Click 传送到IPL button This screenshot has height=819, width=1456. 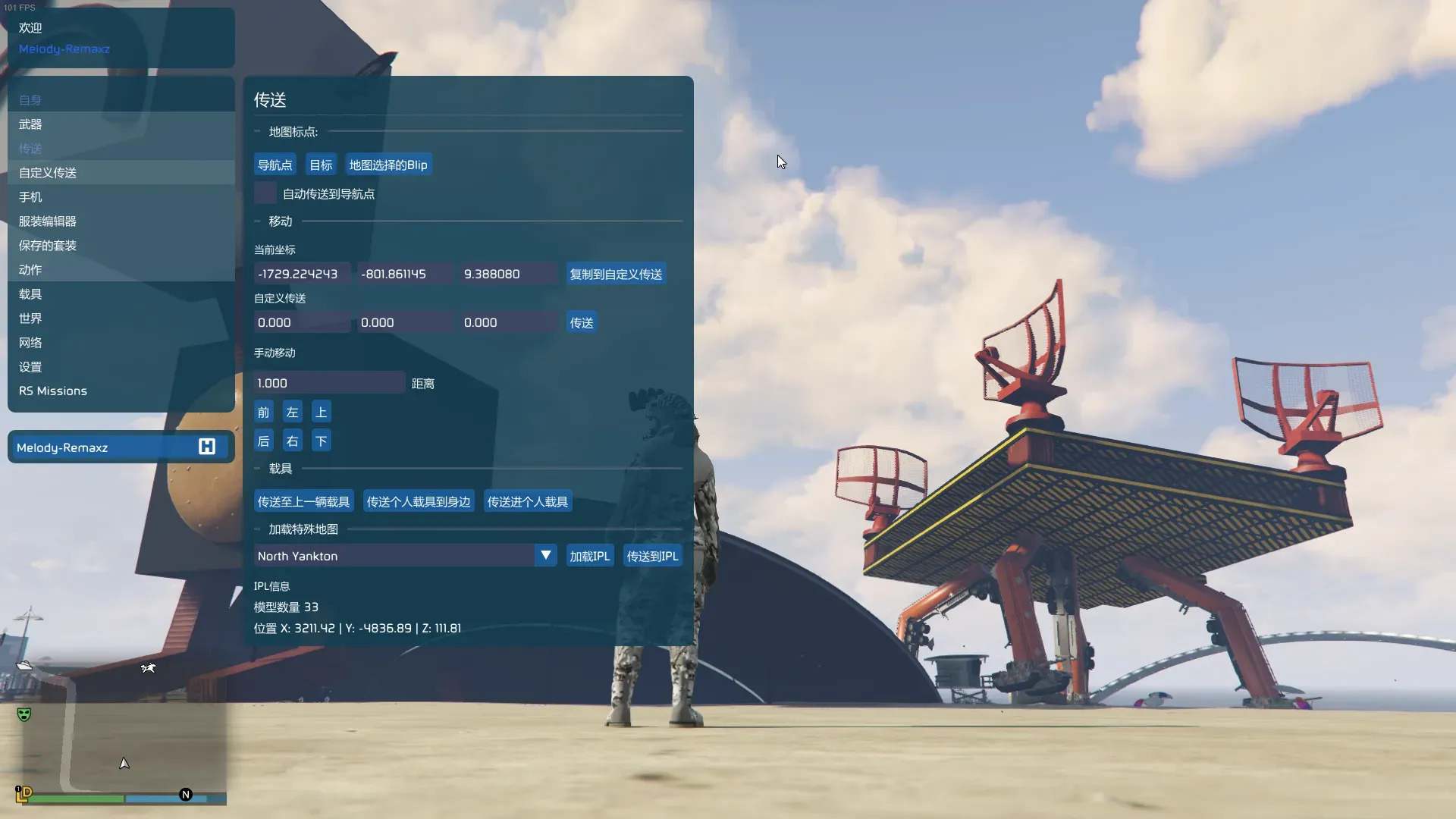[651, 555]
